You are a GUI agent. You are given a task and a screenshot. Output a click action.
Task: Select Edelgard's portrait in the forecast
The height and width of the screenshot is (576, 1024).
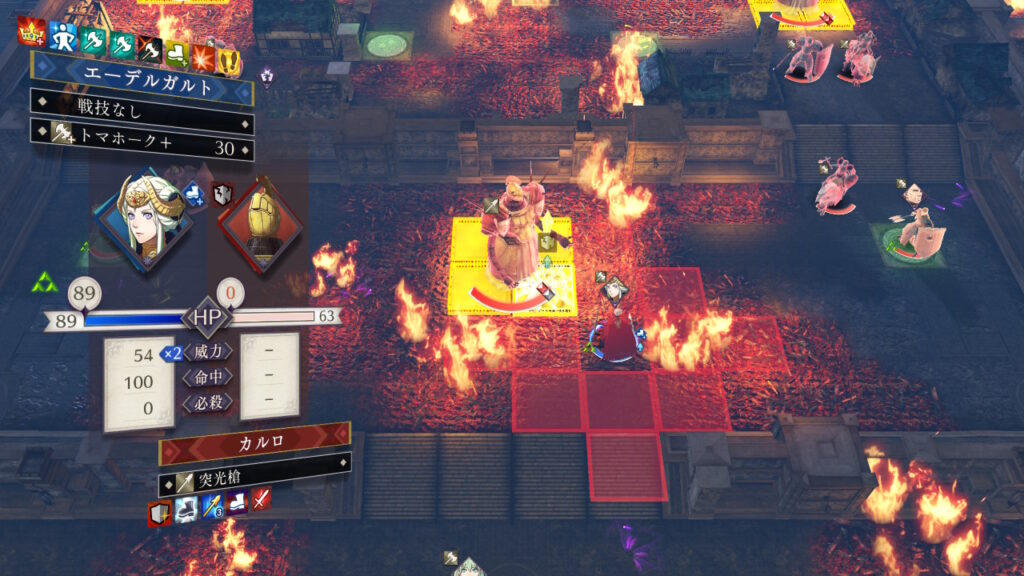[x=144, y=223]
